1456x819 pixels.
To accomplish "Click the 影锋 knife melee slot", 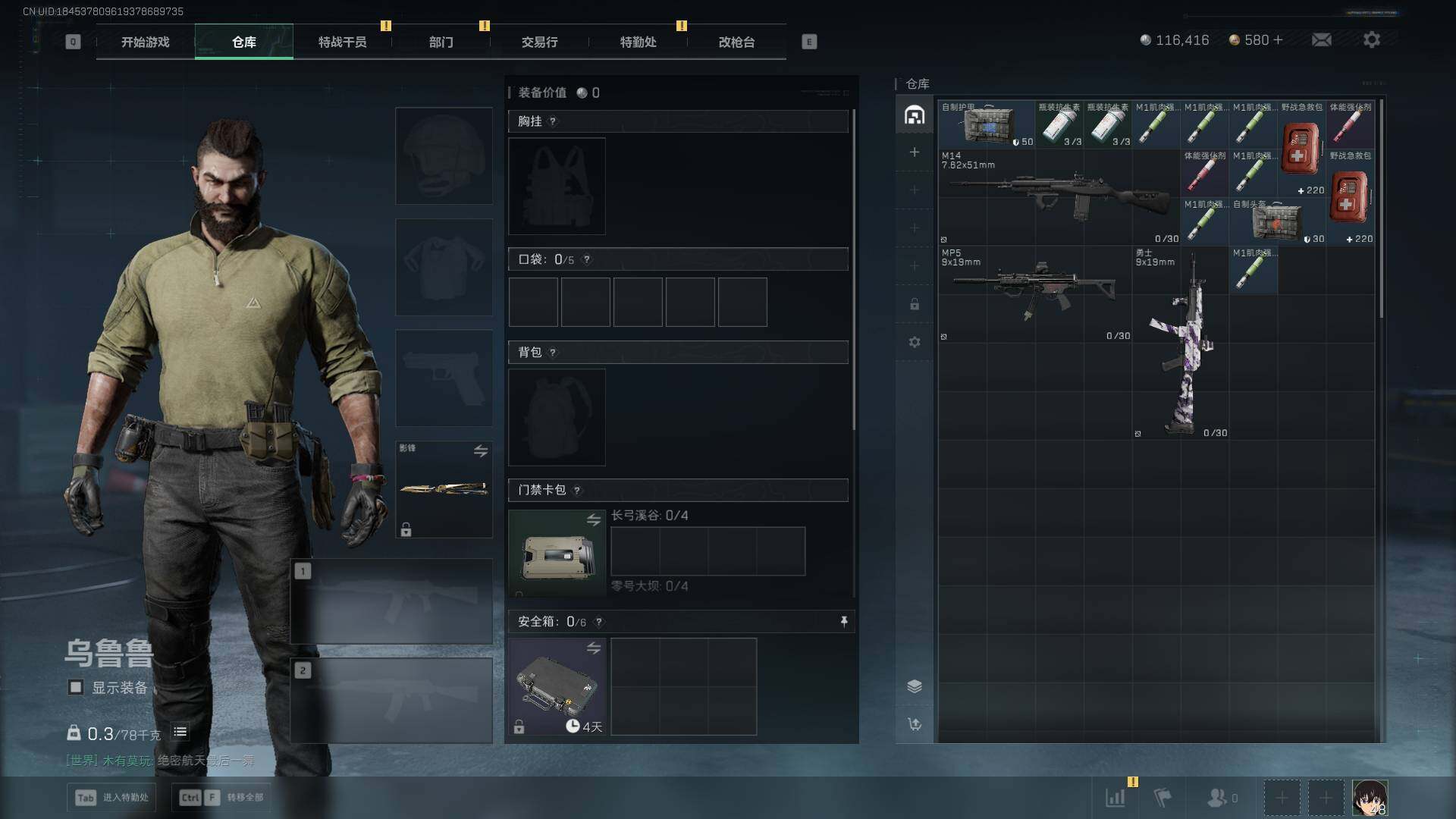I will click(x=444, y=489).
